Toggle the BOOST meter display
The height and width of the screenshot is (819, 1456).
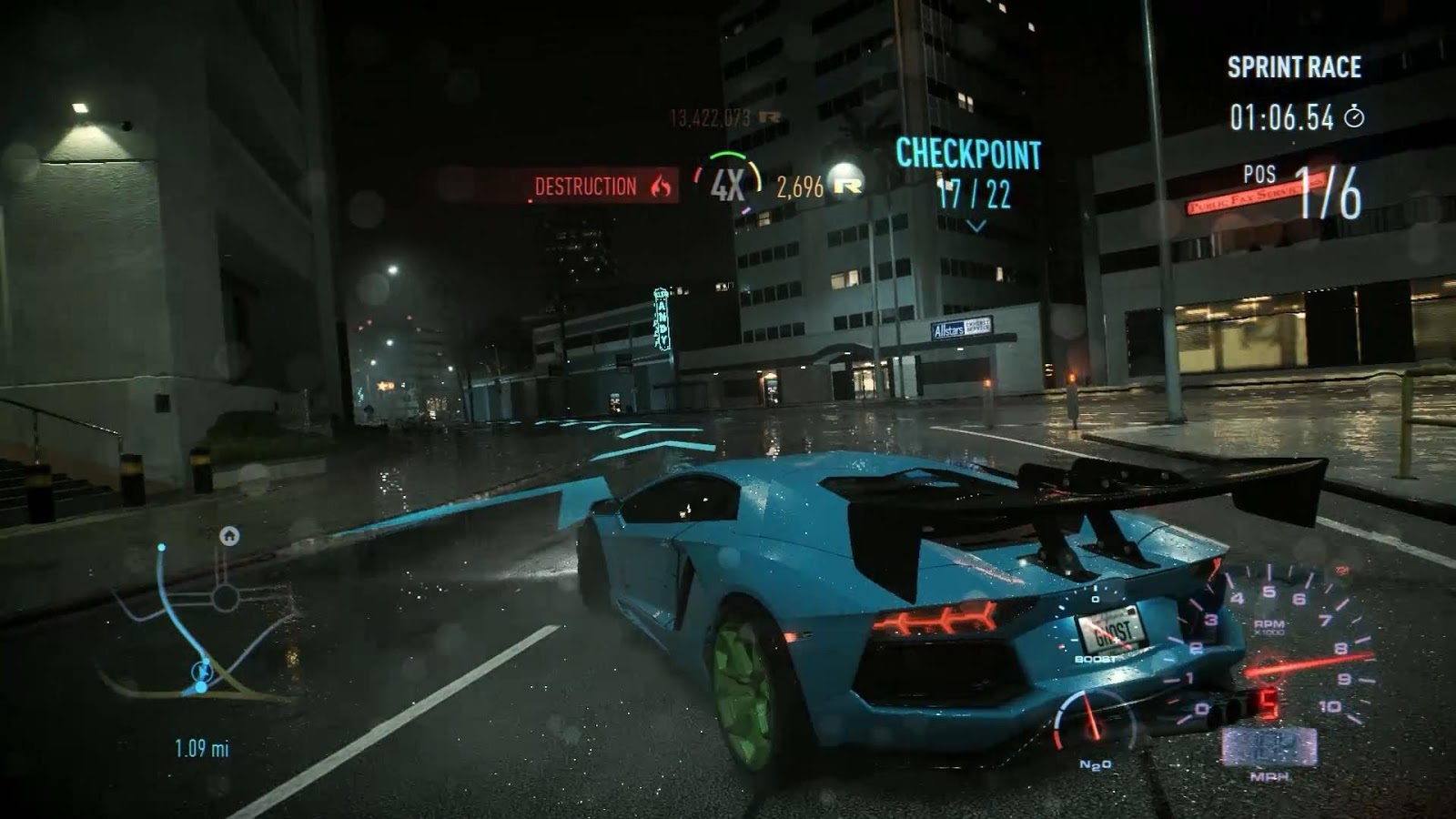(x=1095, y=658)
